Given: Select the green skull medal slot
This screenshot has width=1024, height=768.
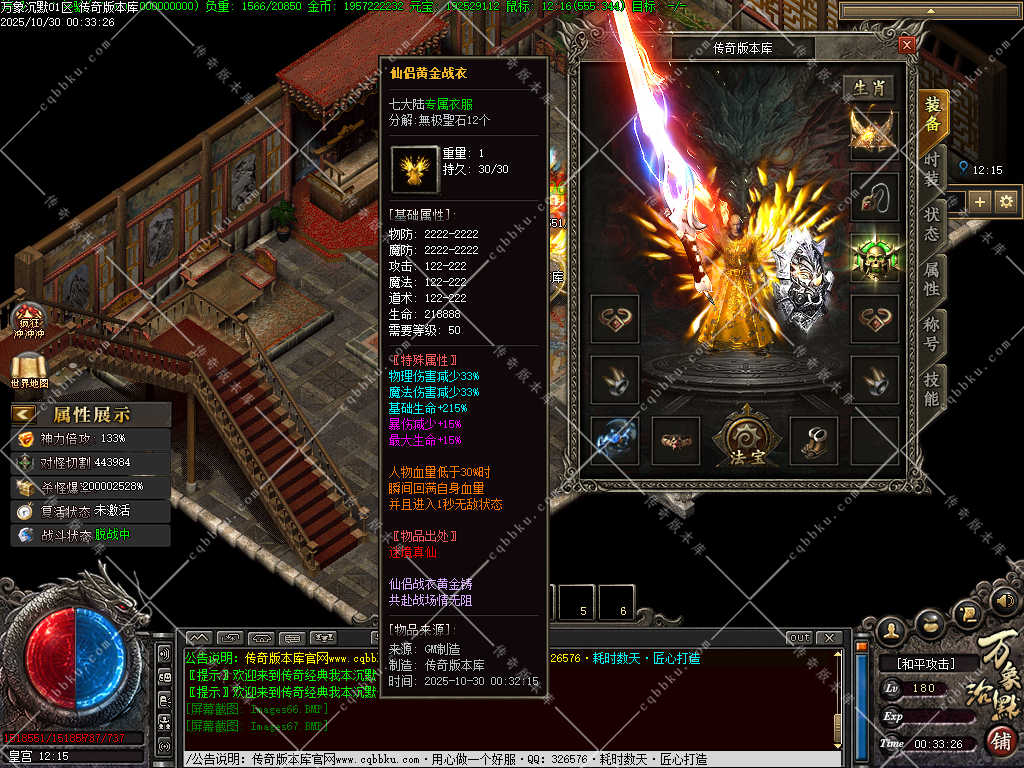Looking at the screenshot, I should 874,257.
